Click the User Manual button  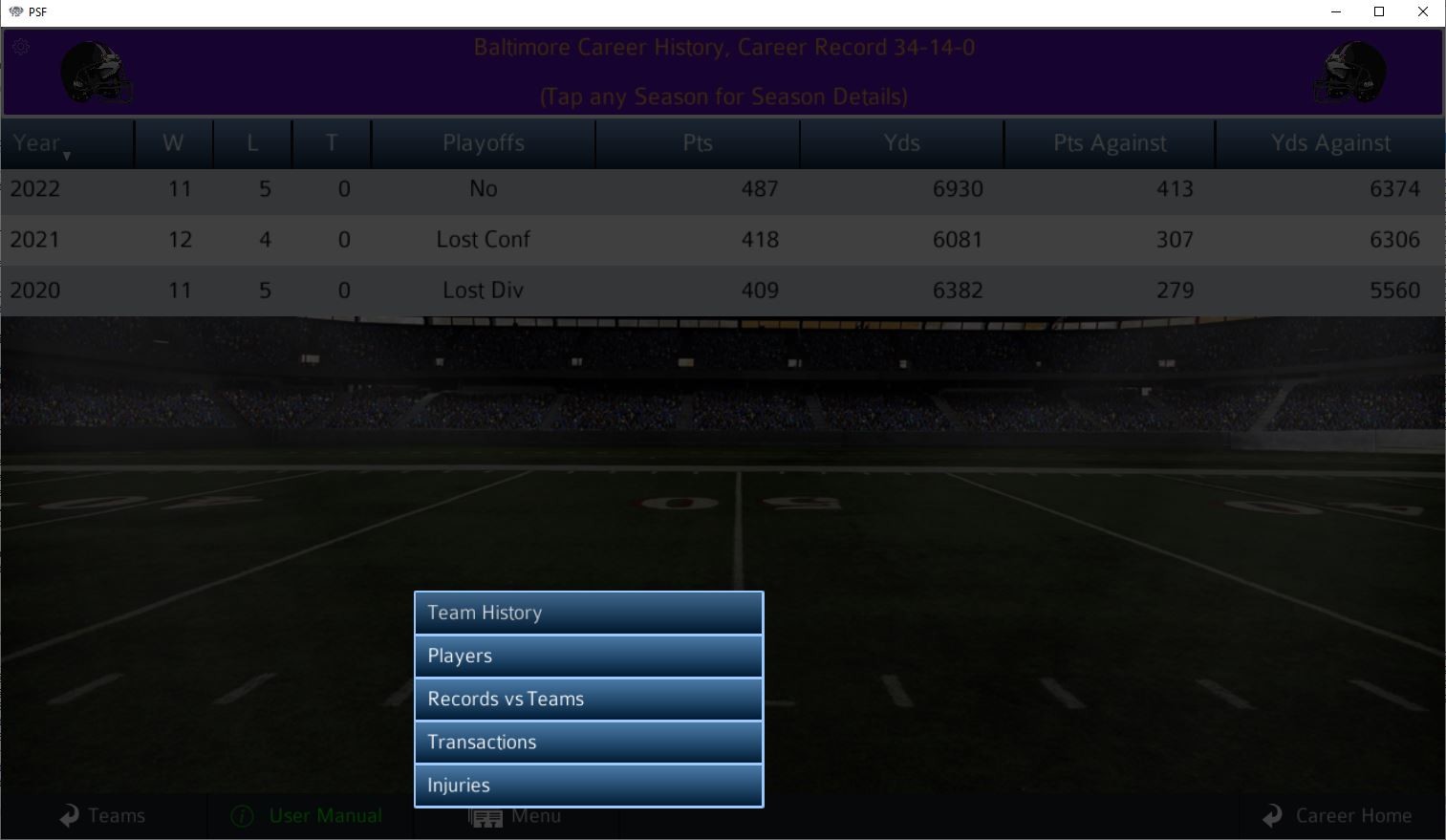[325, 815]
